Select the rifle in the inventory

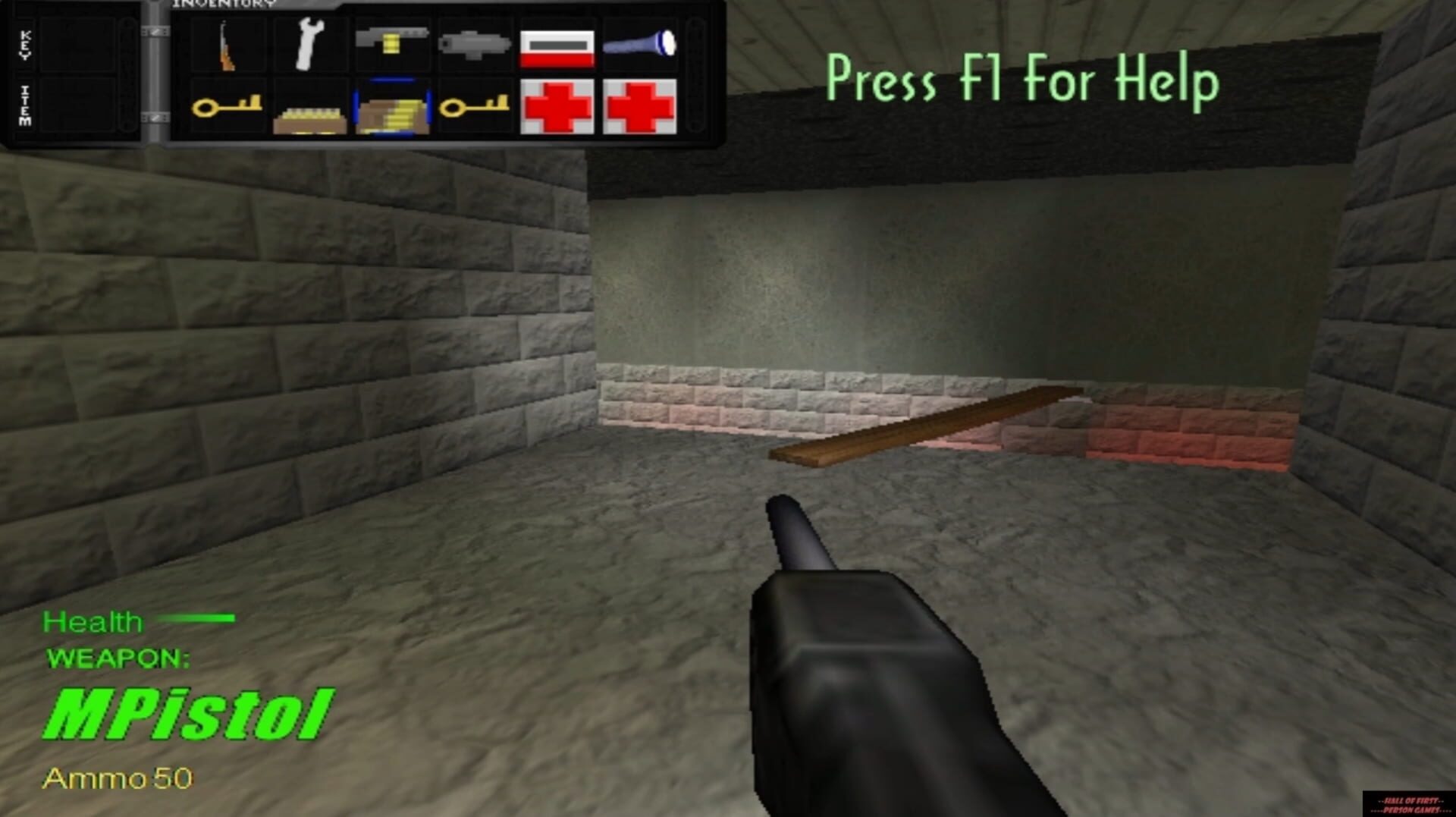[227, 44]
